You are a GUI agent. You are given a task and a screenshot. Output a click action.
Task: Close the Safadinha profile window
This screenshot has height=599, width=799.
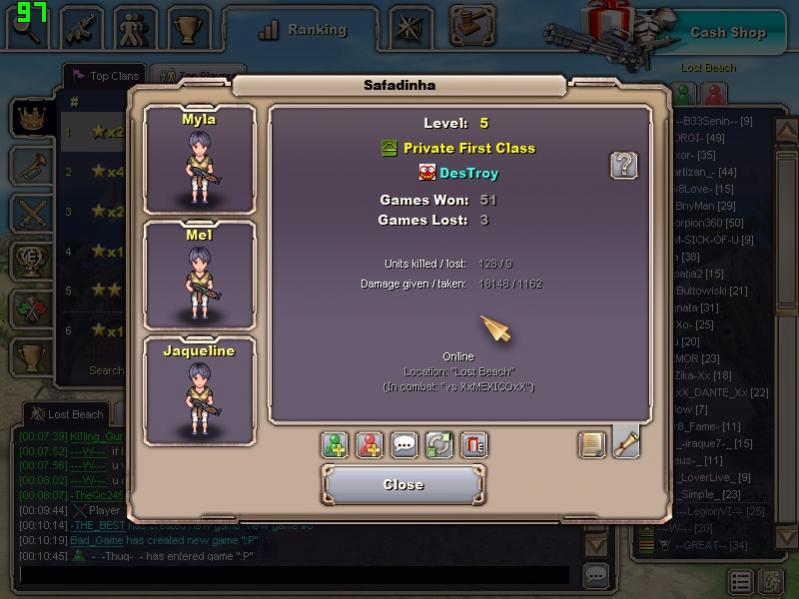tap(403, 485)
